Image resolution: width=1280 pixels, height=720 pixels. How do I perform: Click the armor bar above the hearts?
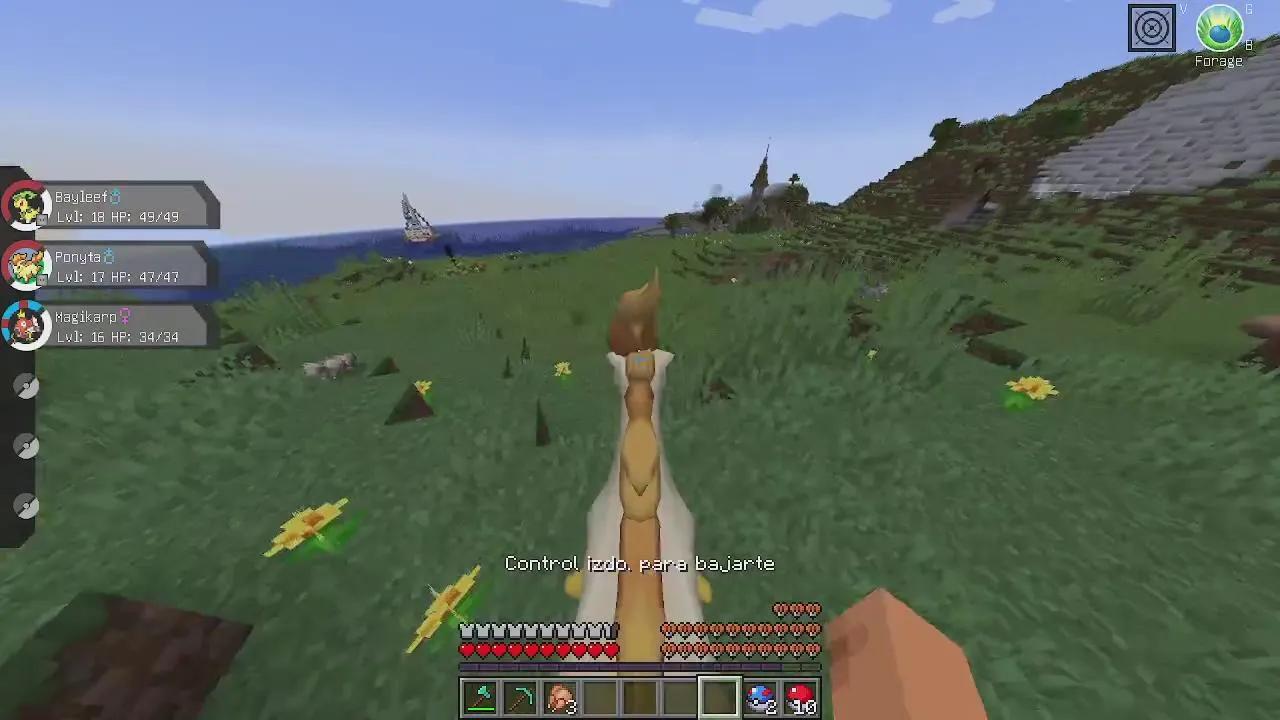(540, 629)
